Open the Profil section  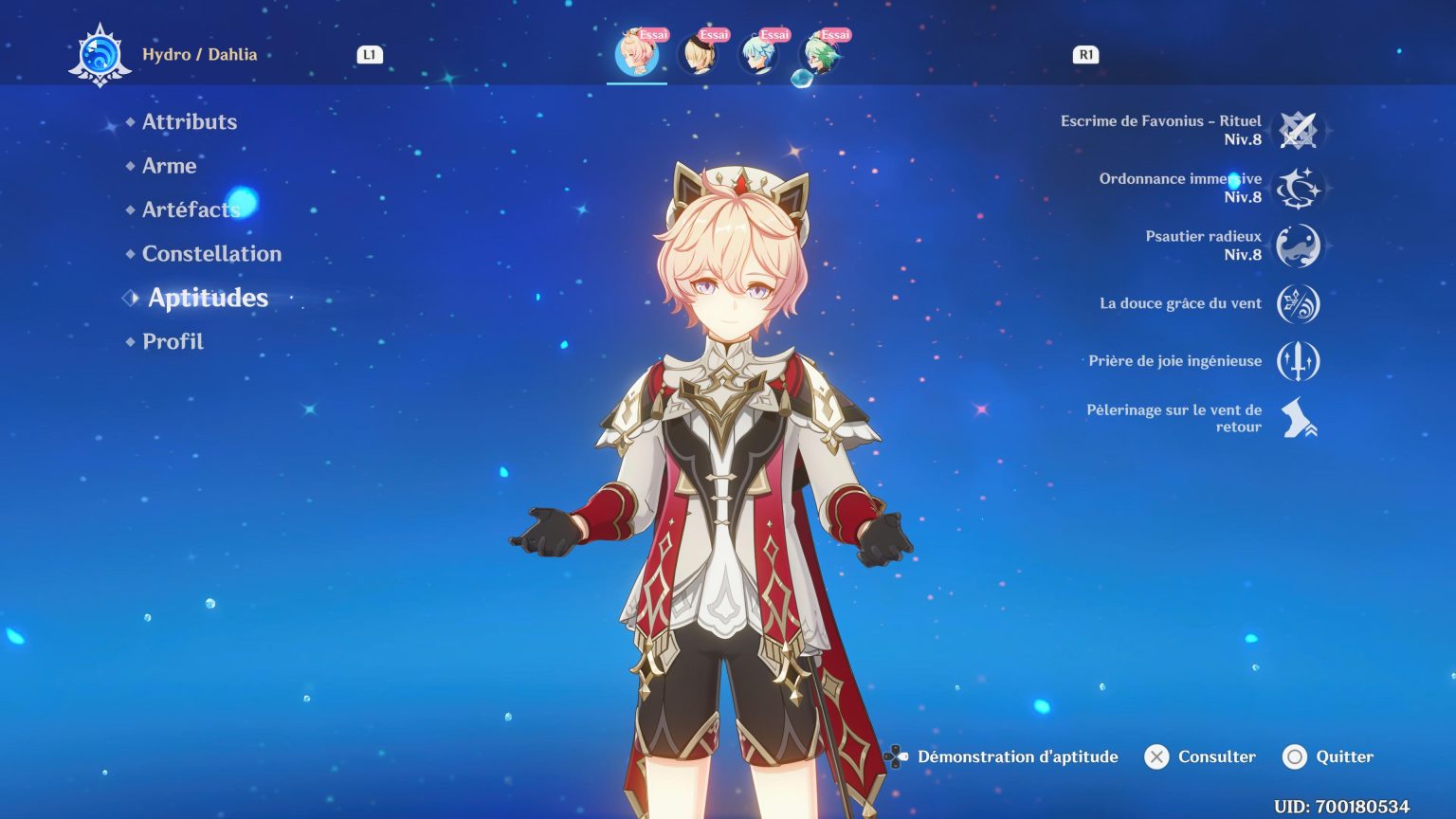pyautogui.click(x=172, y=341)
